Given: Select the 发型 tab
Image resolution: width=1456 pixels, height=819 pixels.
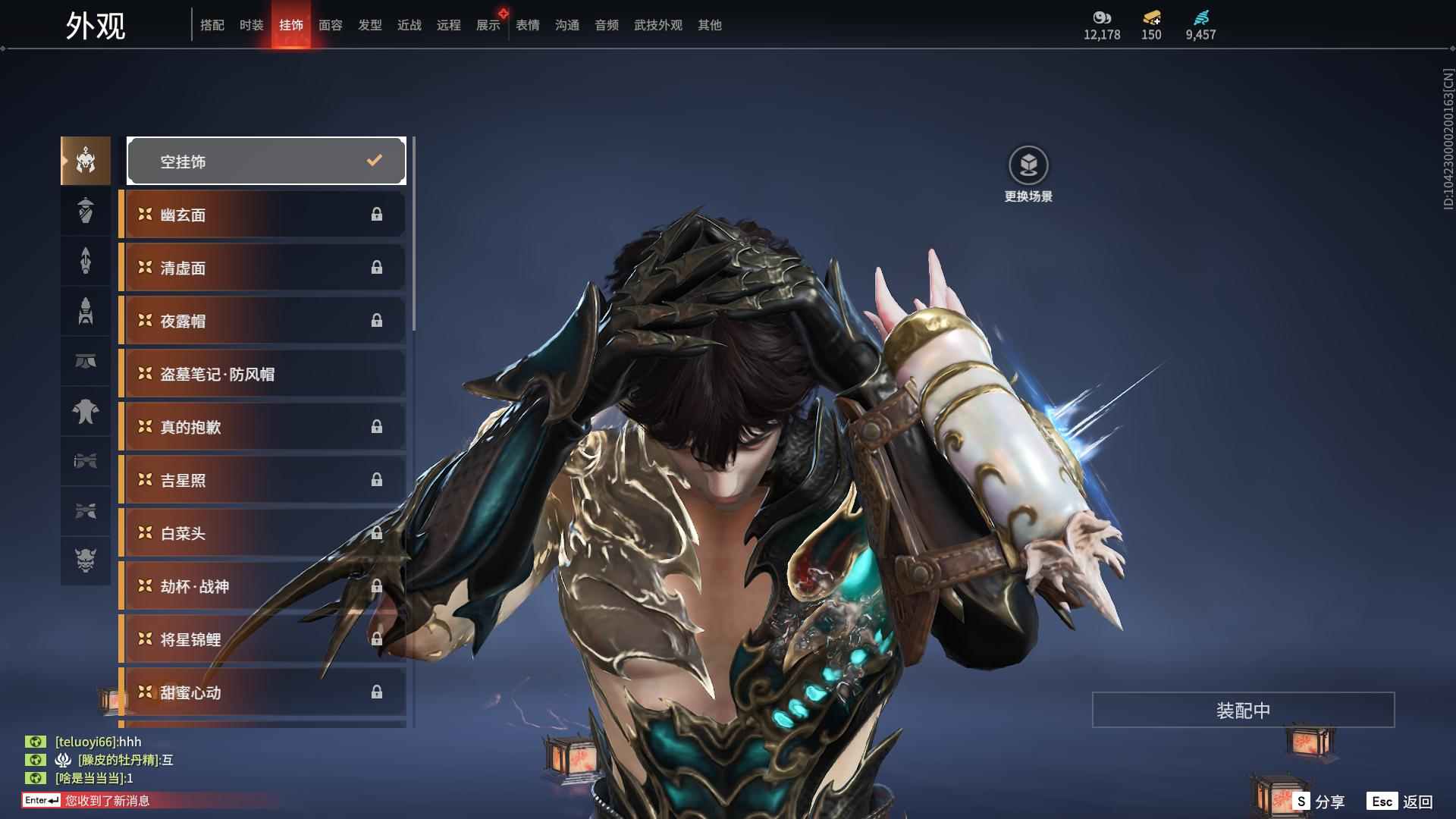Looking at the screenshot, I should click(x=369, y=25).
